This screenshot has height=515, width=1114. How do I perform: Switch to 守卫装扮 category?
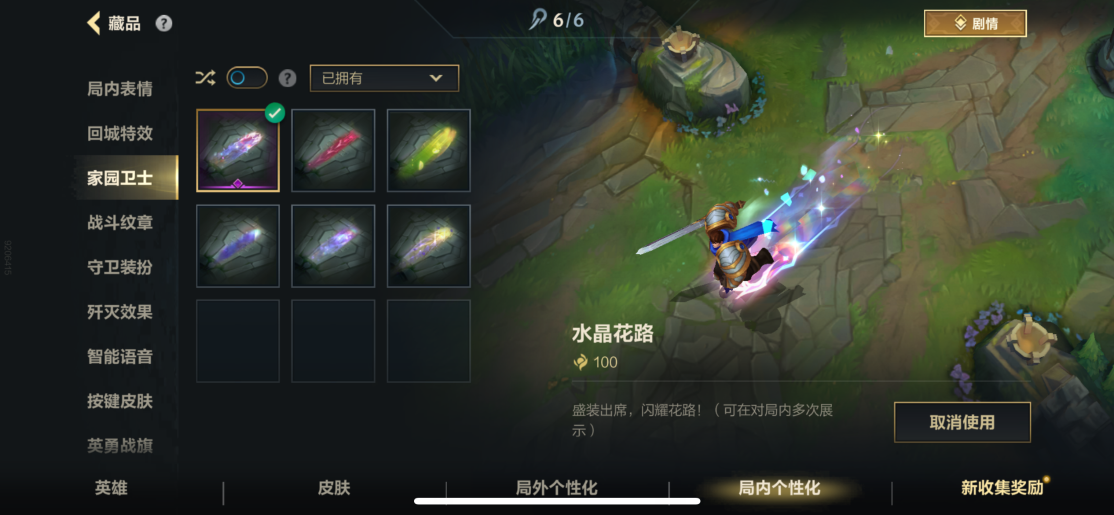[x=120, y=267]
